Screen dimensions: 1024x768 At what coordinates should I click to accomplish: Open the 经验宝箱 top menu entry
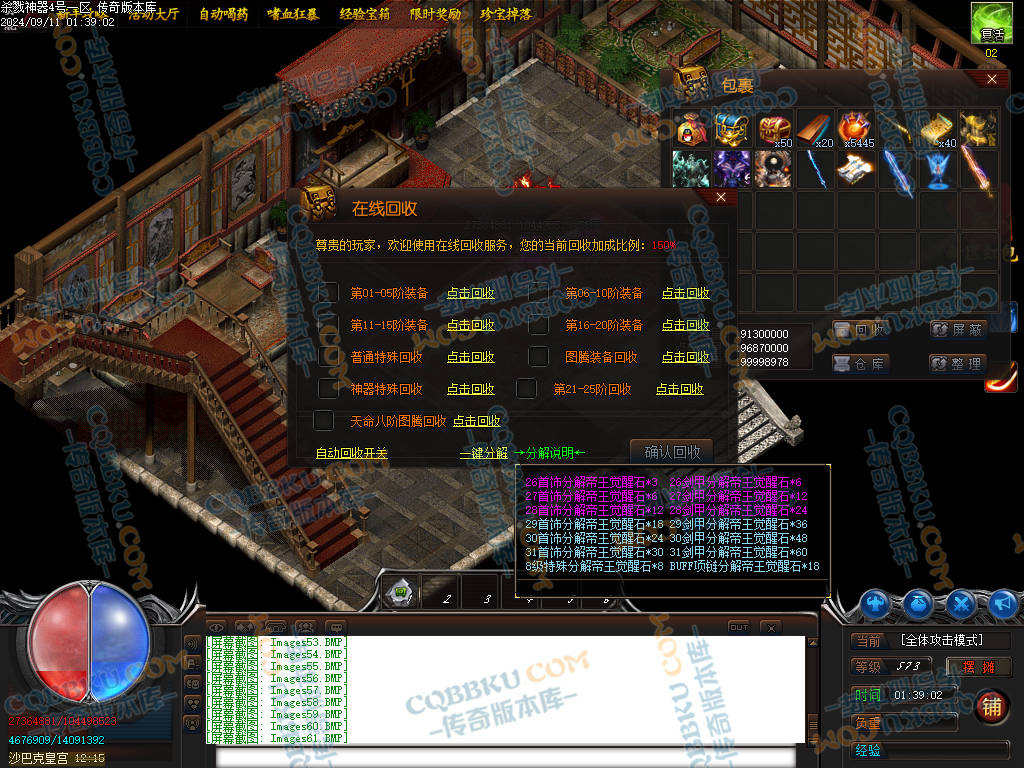[x=365, y=14]
